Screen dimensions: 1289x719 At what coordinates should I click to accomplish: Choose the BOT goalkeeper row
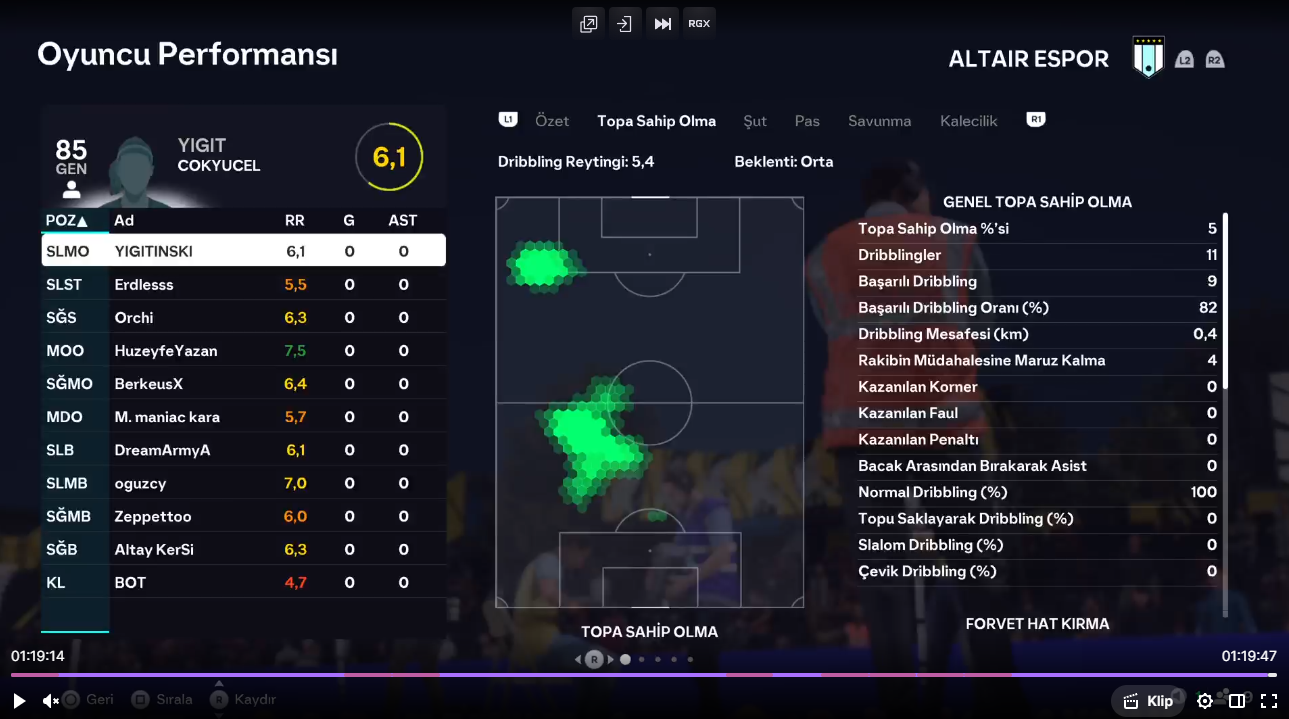coord(243,582)
